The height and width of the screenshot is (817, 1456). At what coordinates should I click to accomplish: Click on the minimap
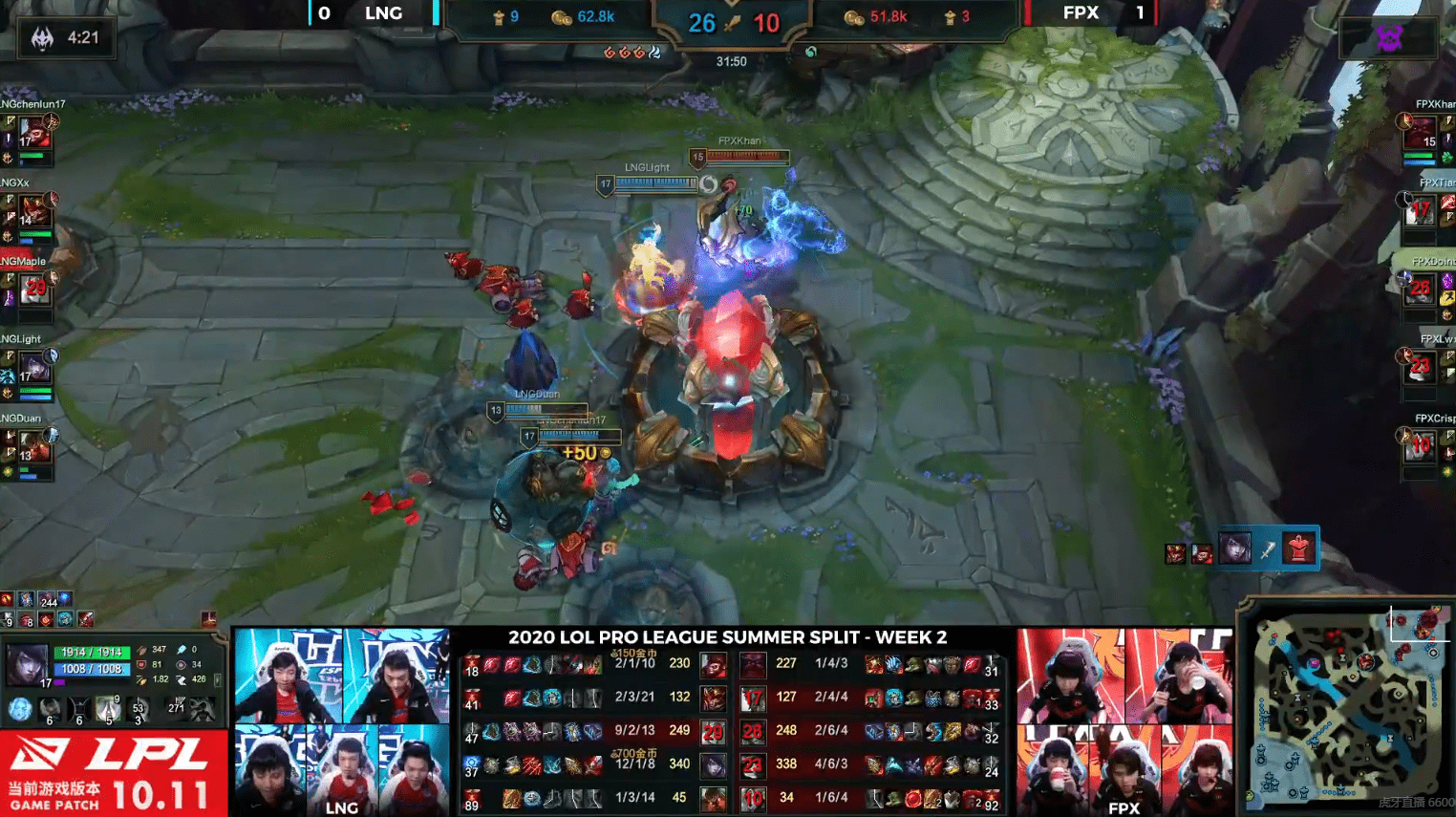[x=1346, y=708]
